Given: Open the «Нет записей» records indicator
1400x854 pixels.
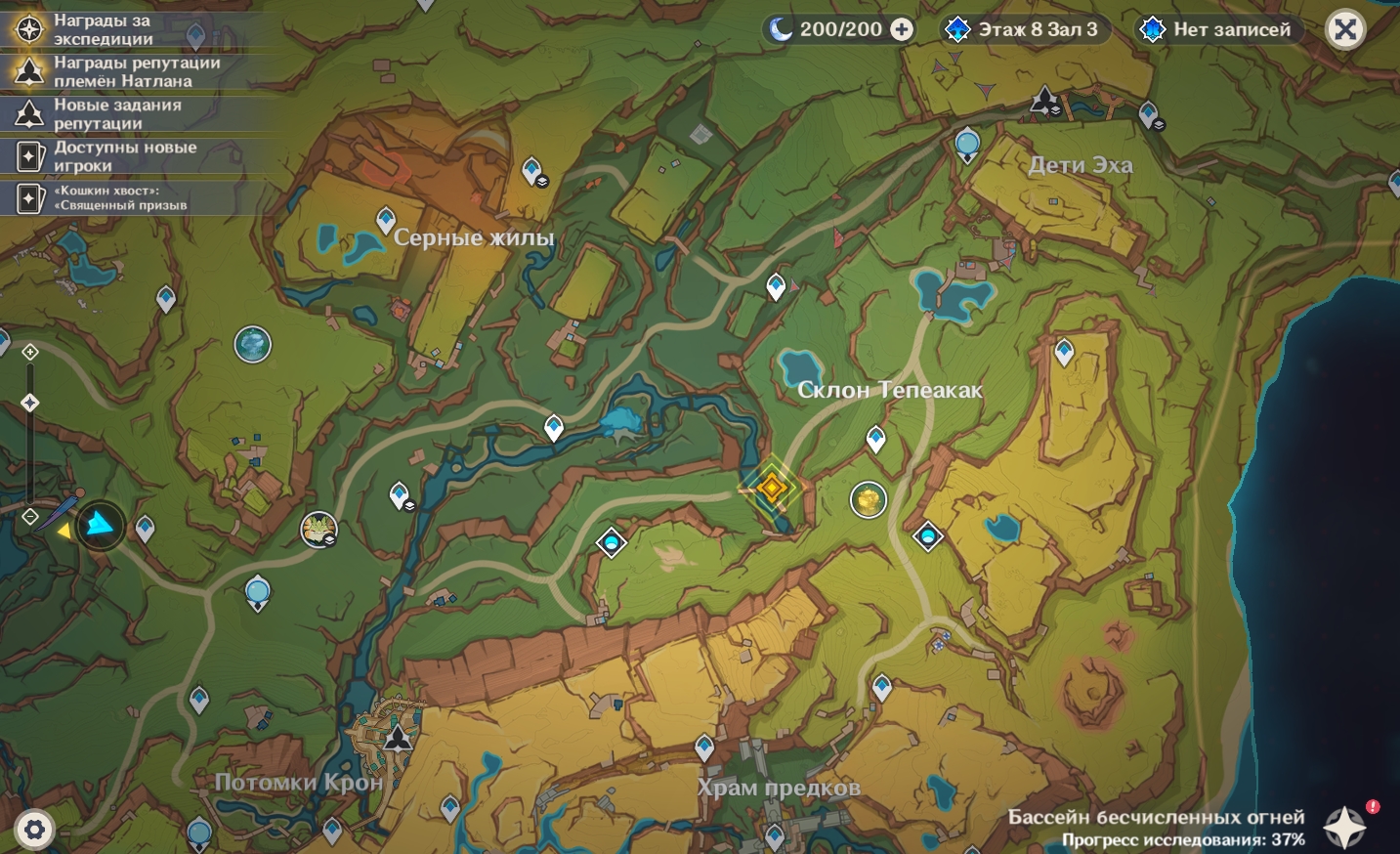Looking at the screenshot, I should click(1217, 29).
